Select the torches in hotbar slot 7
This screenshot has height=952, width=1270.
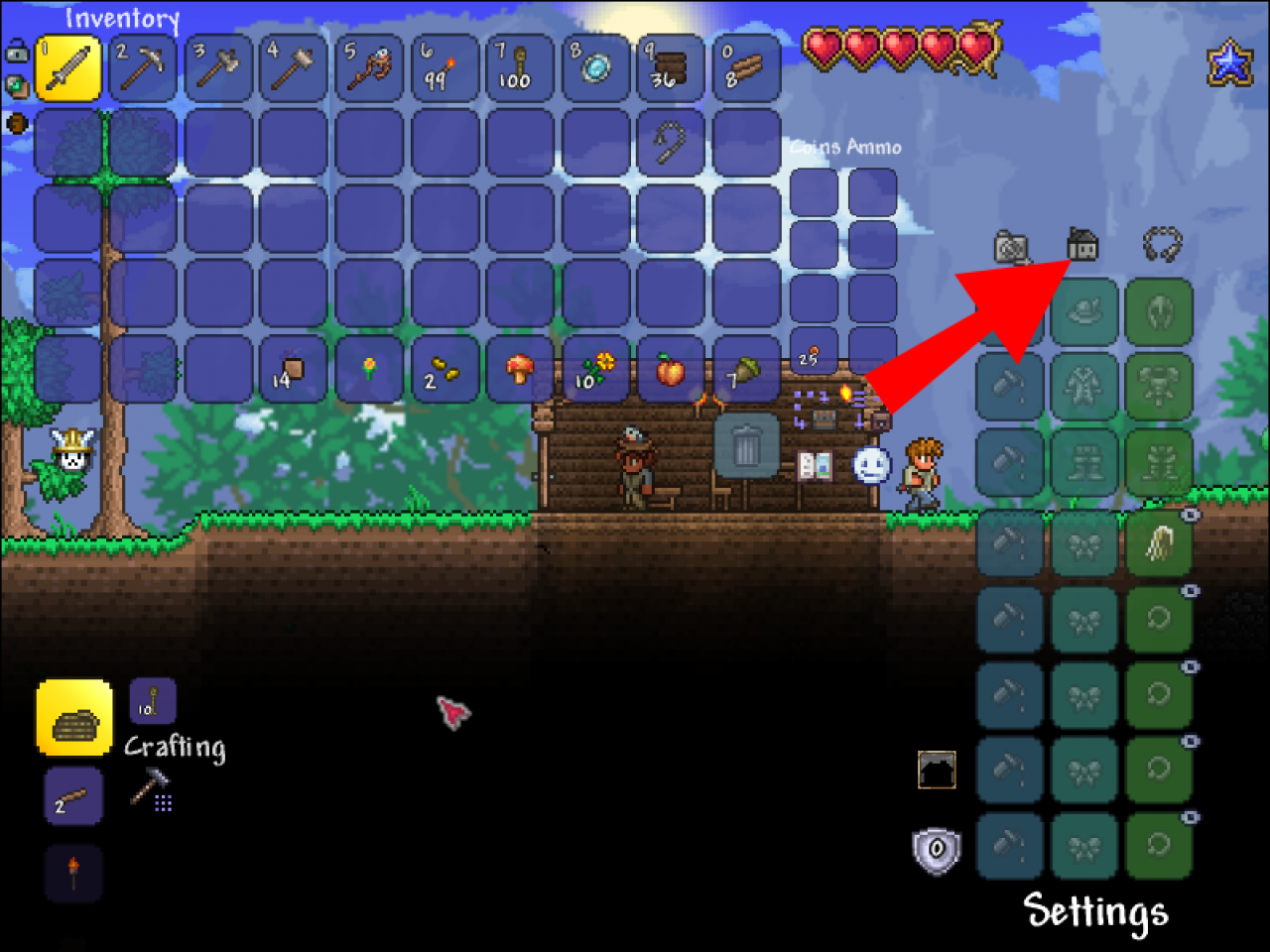point(519,66)
